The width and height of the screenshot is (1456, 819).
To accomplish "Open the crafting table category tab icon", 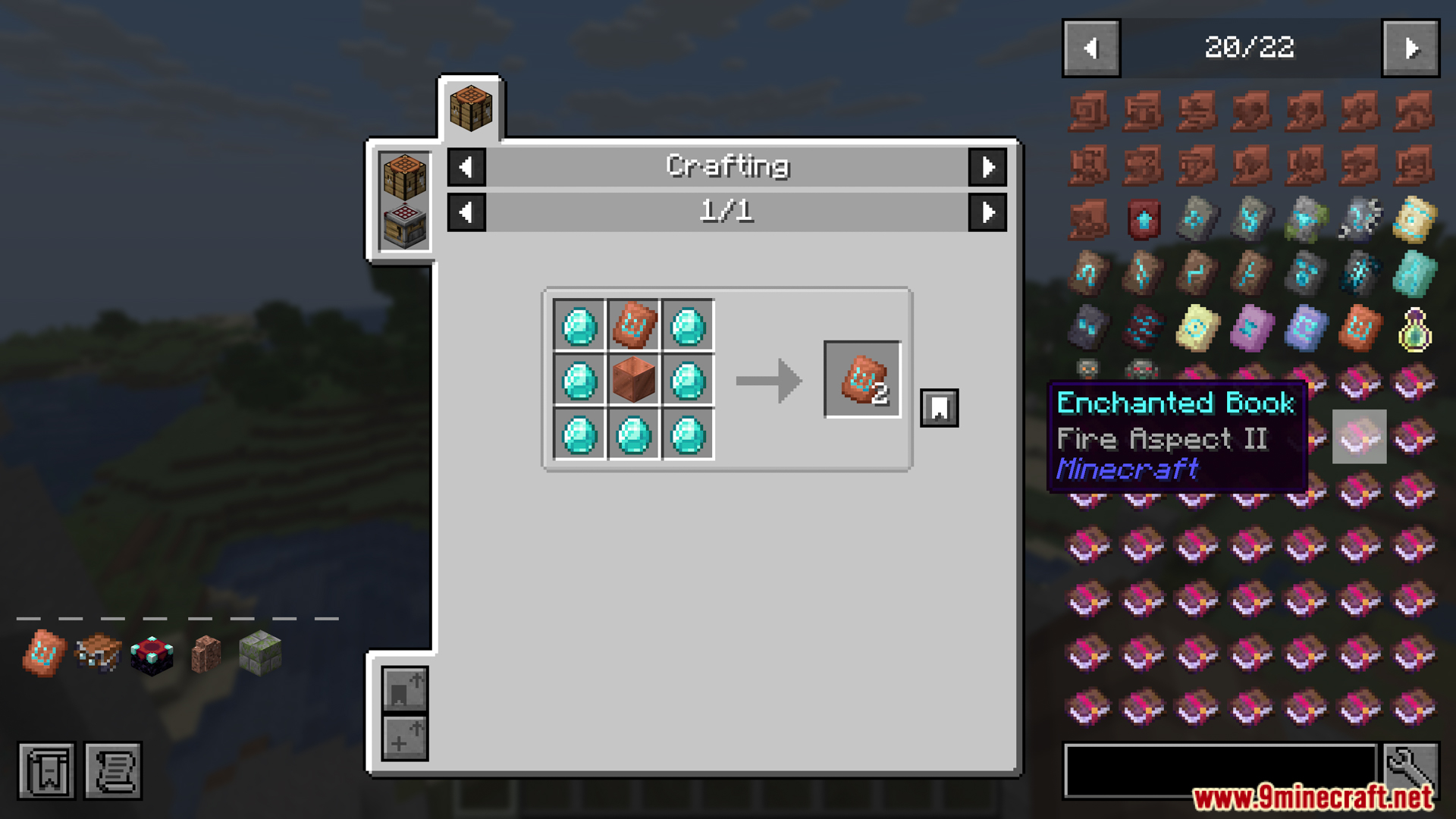I will pyautogui.click(x=471, y=106).
